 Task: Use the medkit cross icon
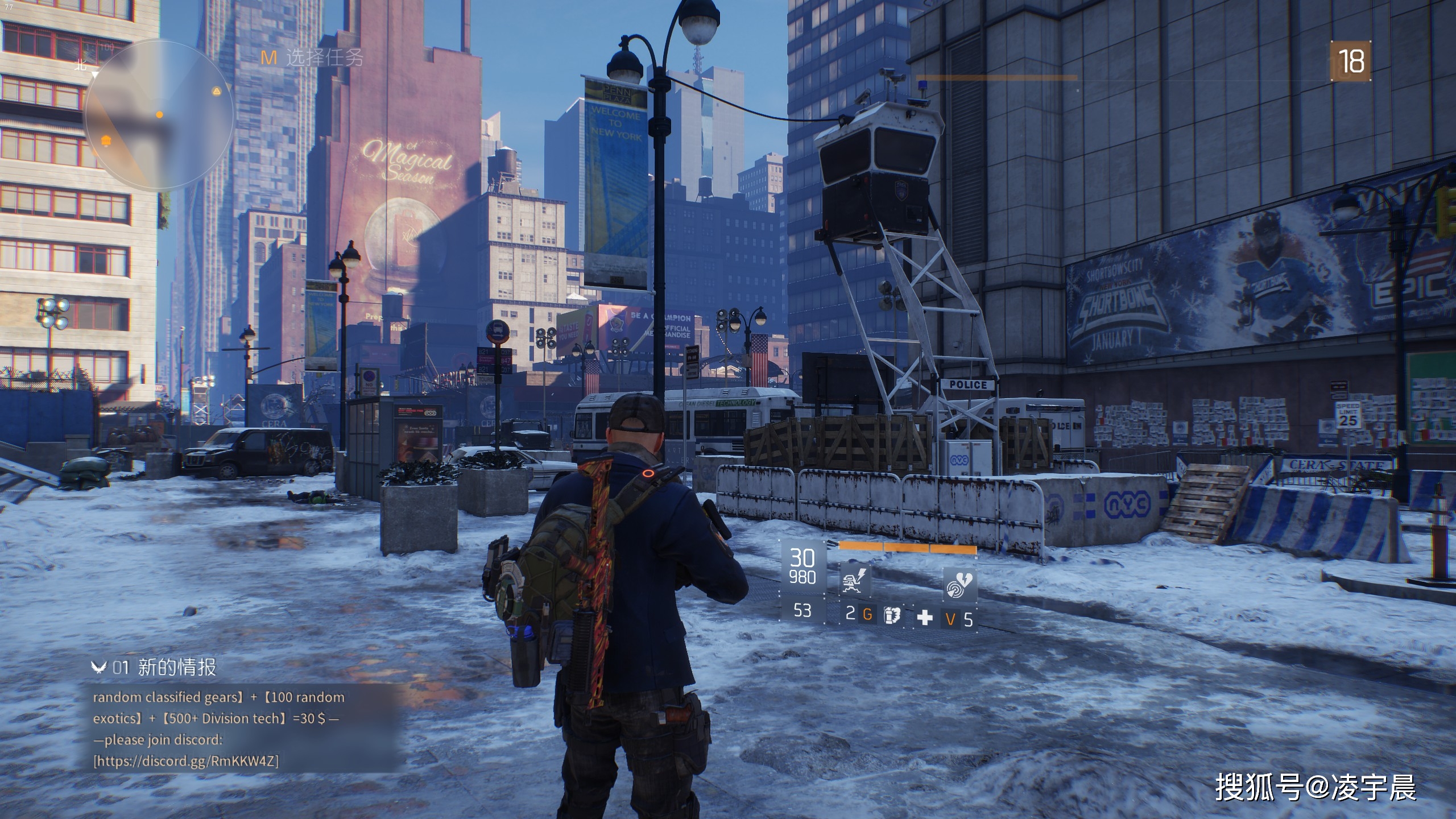pos(925,617)
